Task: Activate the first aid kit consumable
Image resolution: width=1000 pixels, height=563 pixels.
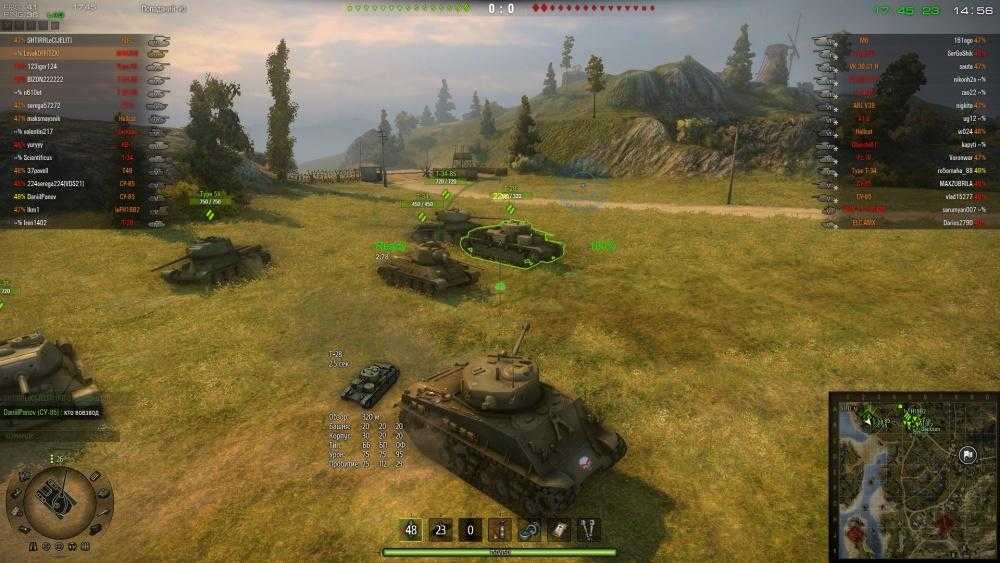Action: click(x=559, y=530)
